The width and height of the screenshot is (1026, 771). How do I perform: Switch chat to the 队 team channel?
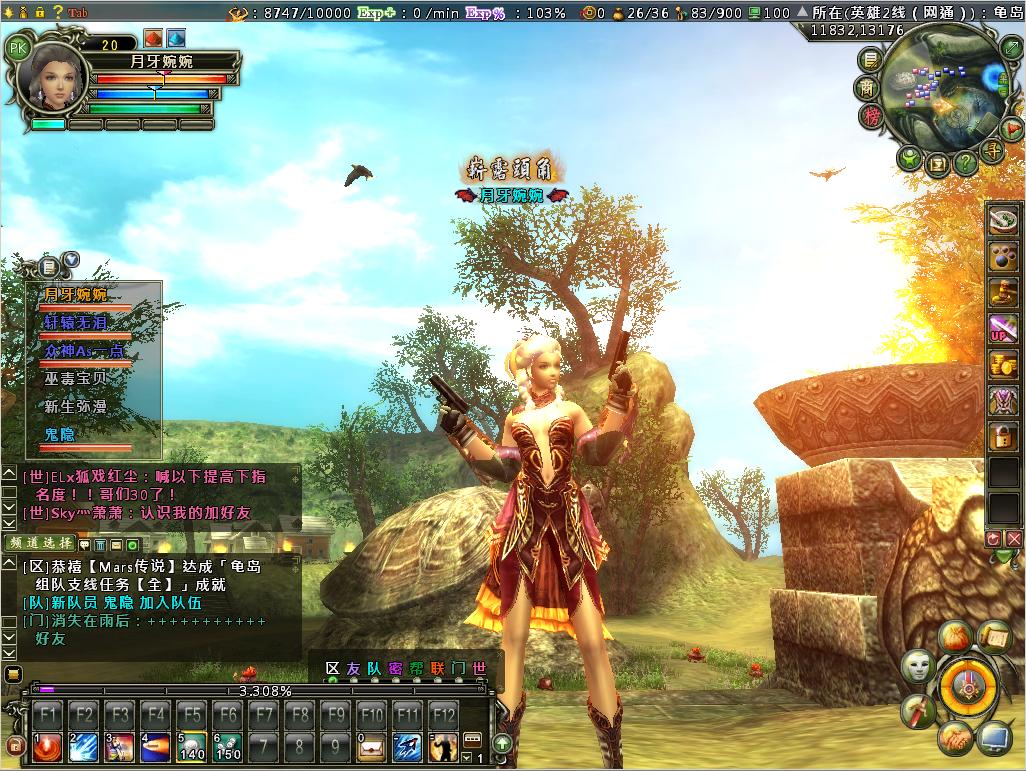click(373, 668)
